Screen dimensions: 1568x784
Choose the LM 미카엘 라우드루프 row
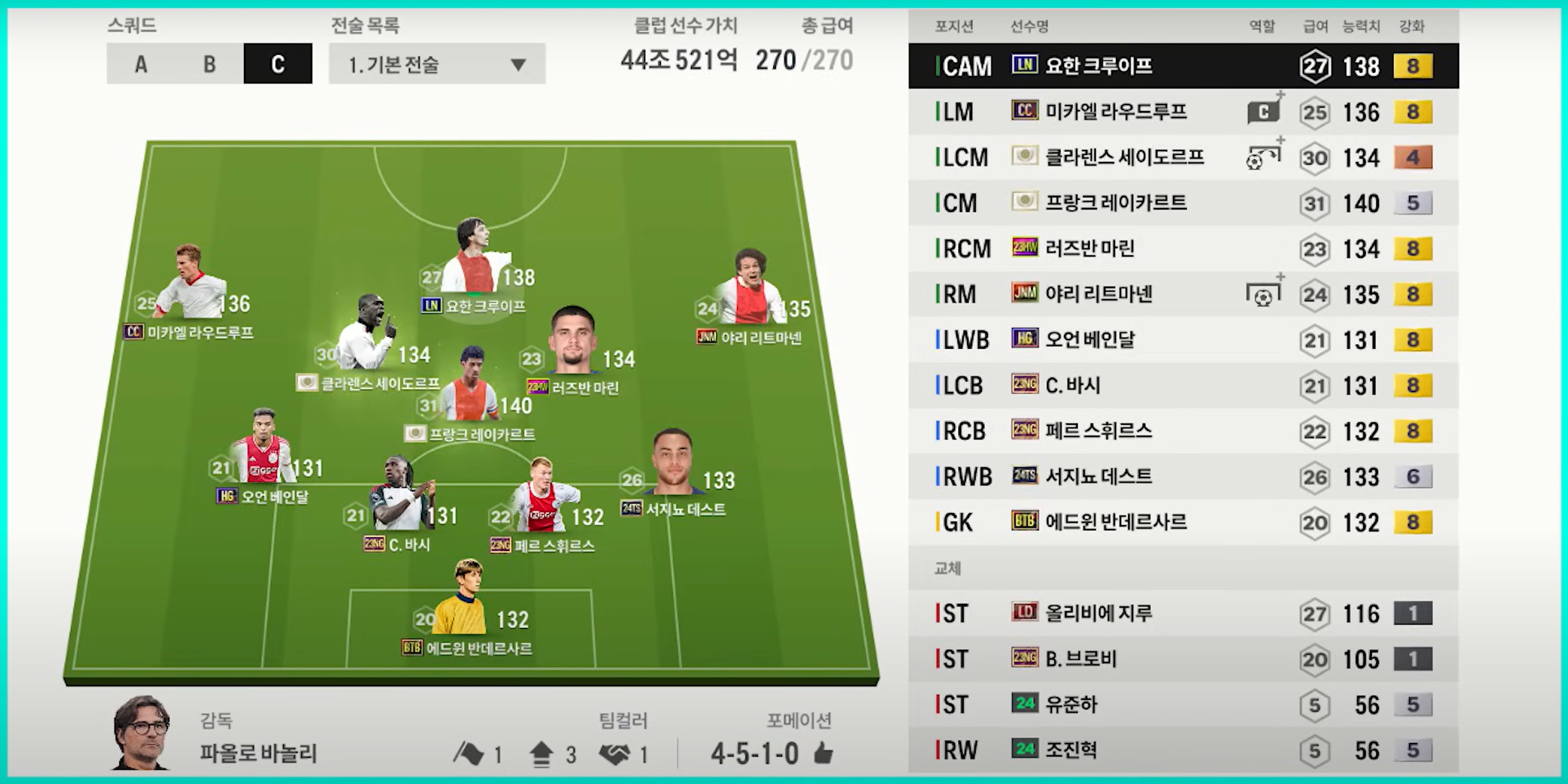click(x=1183, y=112)
